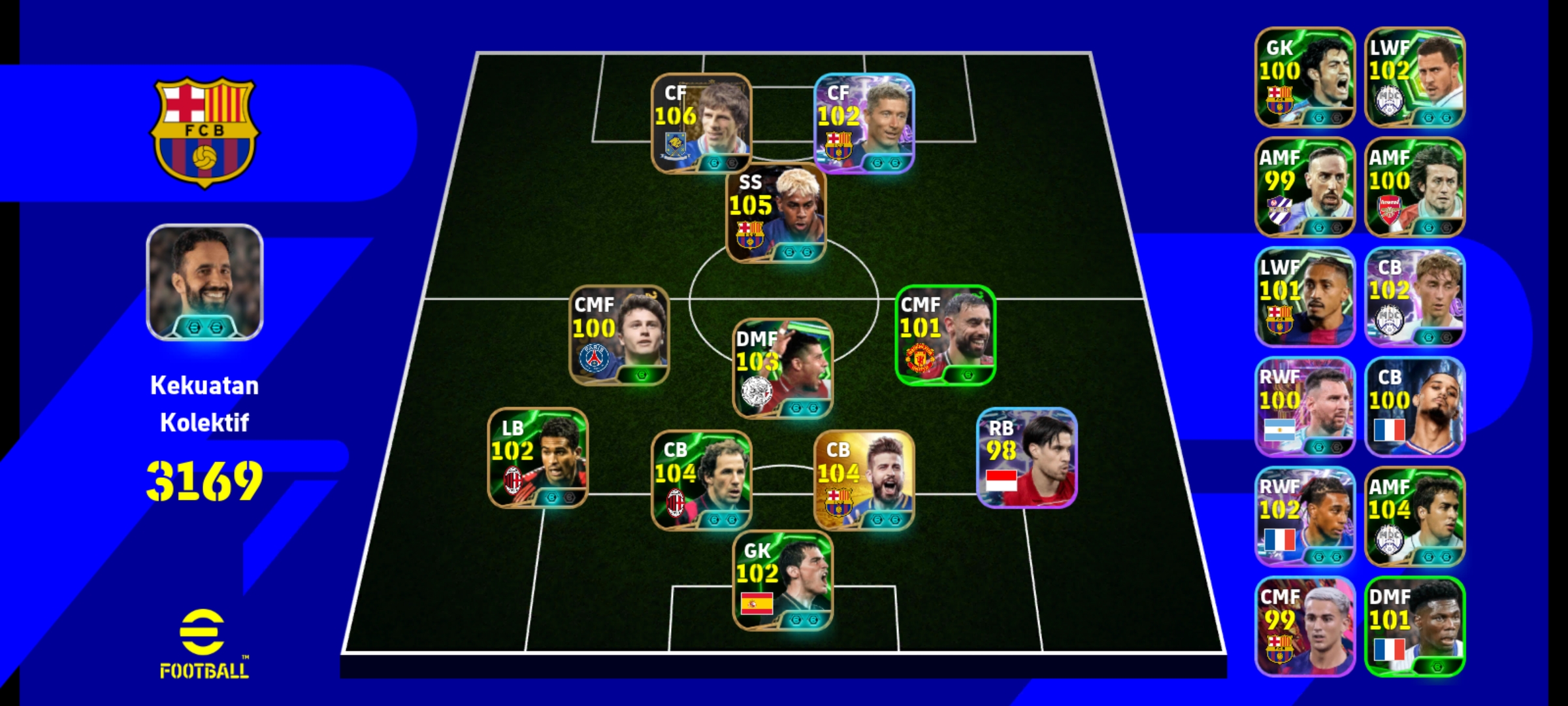This screenshot has width=1568, height=706.
Task: Choose the DMF 103 midfielder card
Action: 783,369
